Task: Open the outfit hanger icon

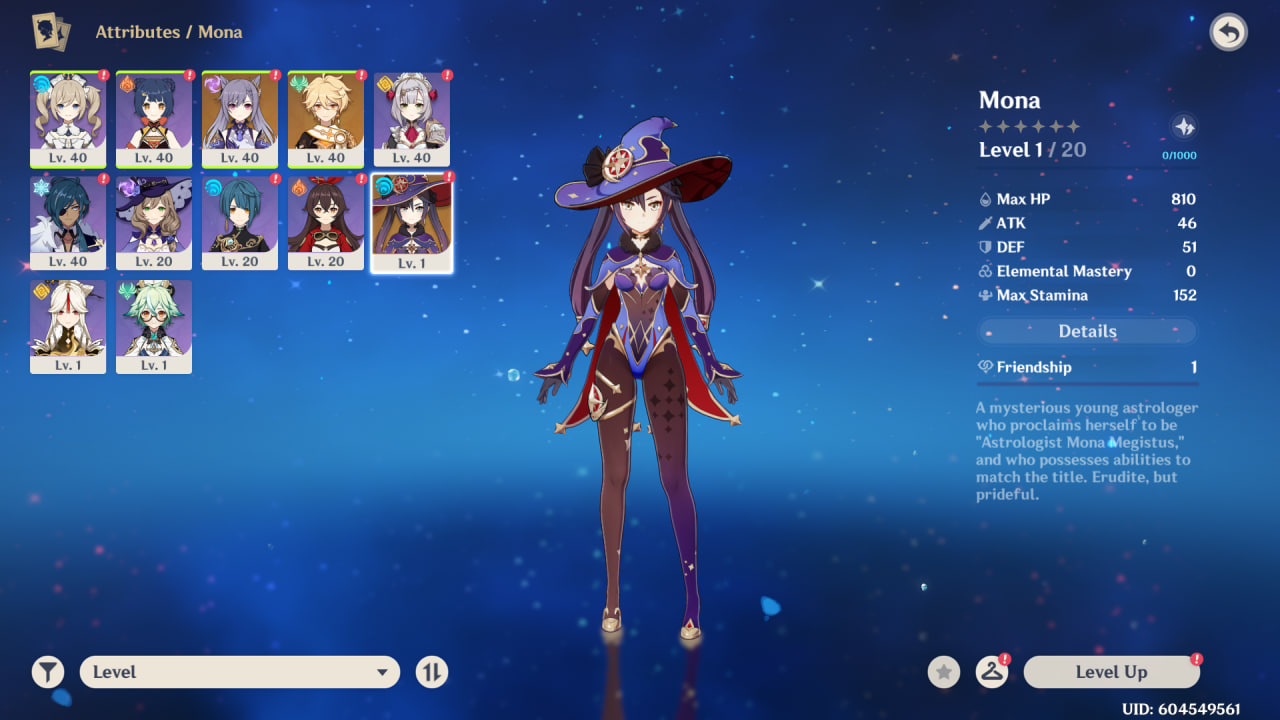Action: 991,672
